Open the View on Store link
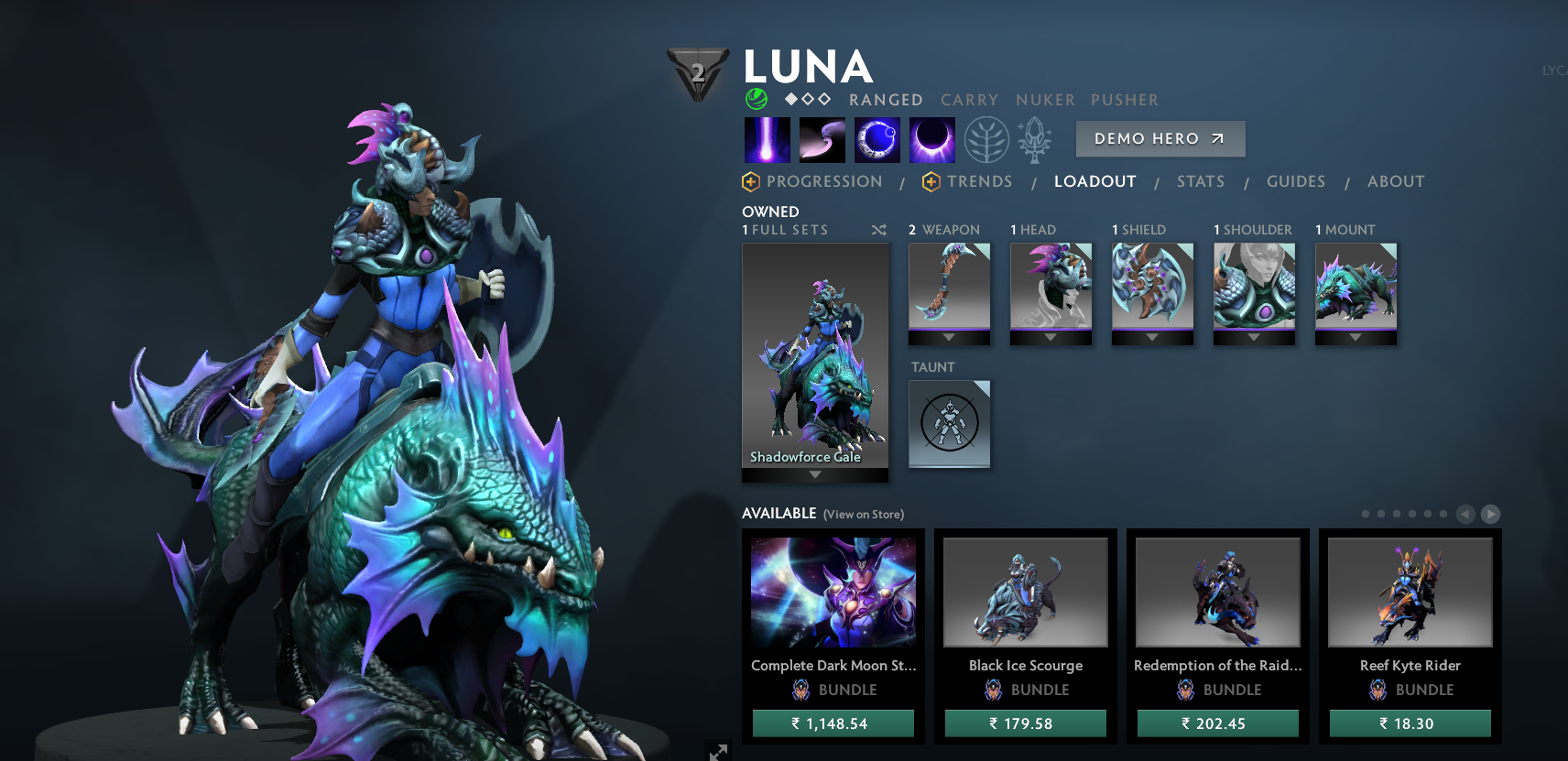Viewport: 1568px width, 761px height. (862, 515)
